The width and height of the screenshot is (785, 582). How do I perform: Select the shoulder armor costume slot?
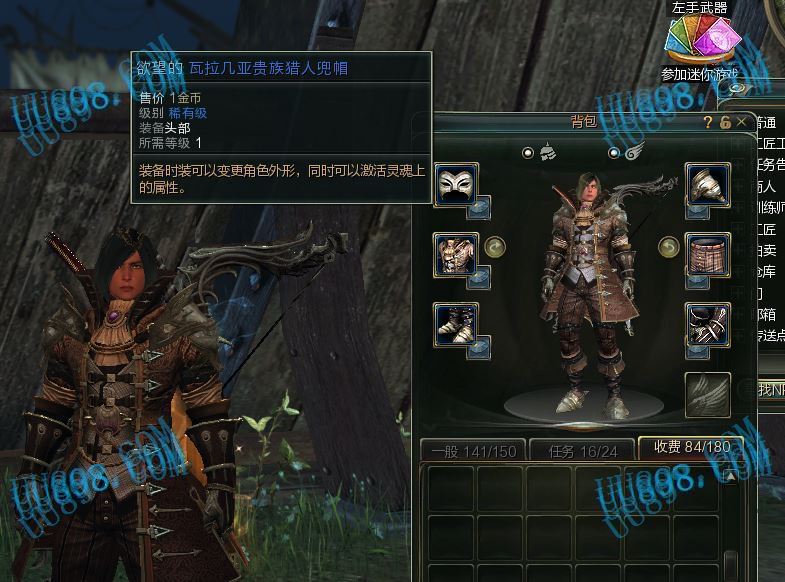point(706,185)
